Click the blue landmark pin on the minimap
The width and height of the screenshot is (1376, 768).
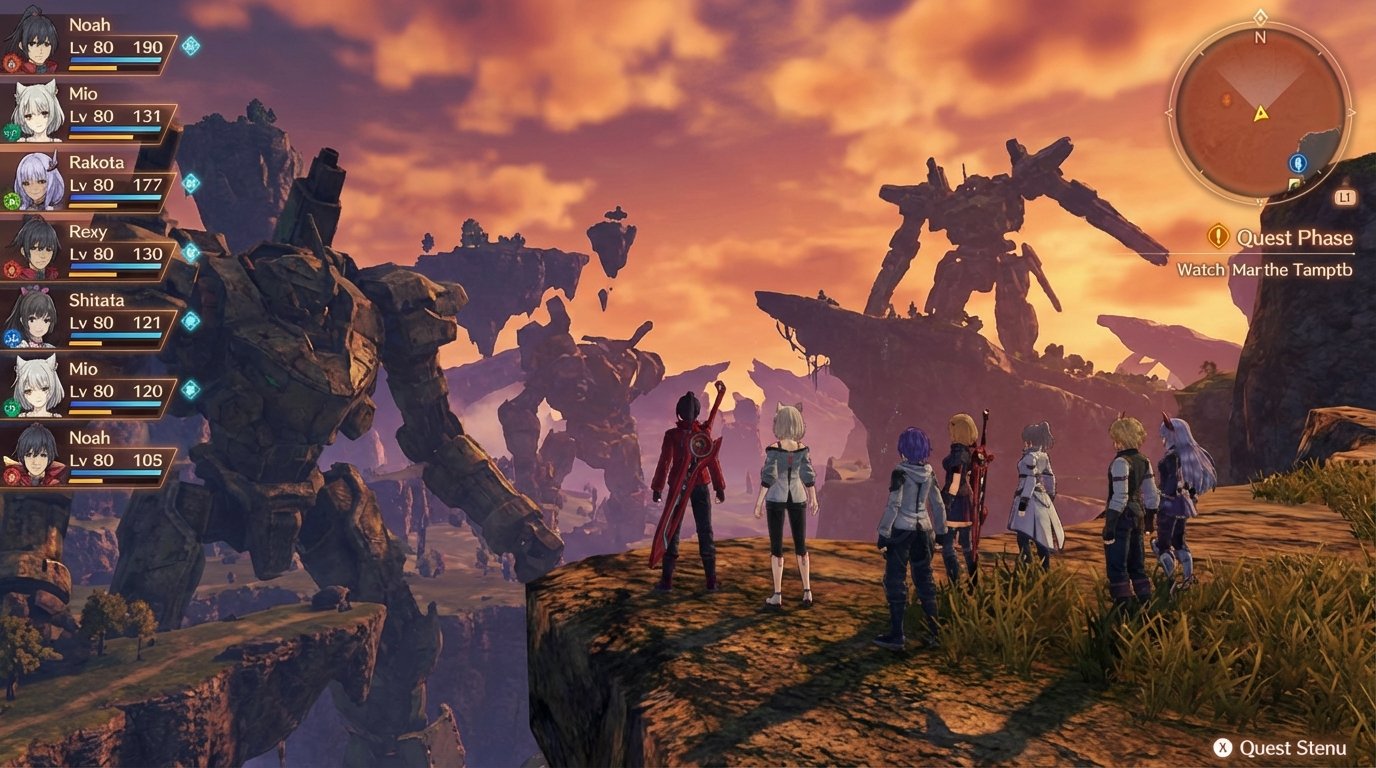click(x=1299, y=163)
